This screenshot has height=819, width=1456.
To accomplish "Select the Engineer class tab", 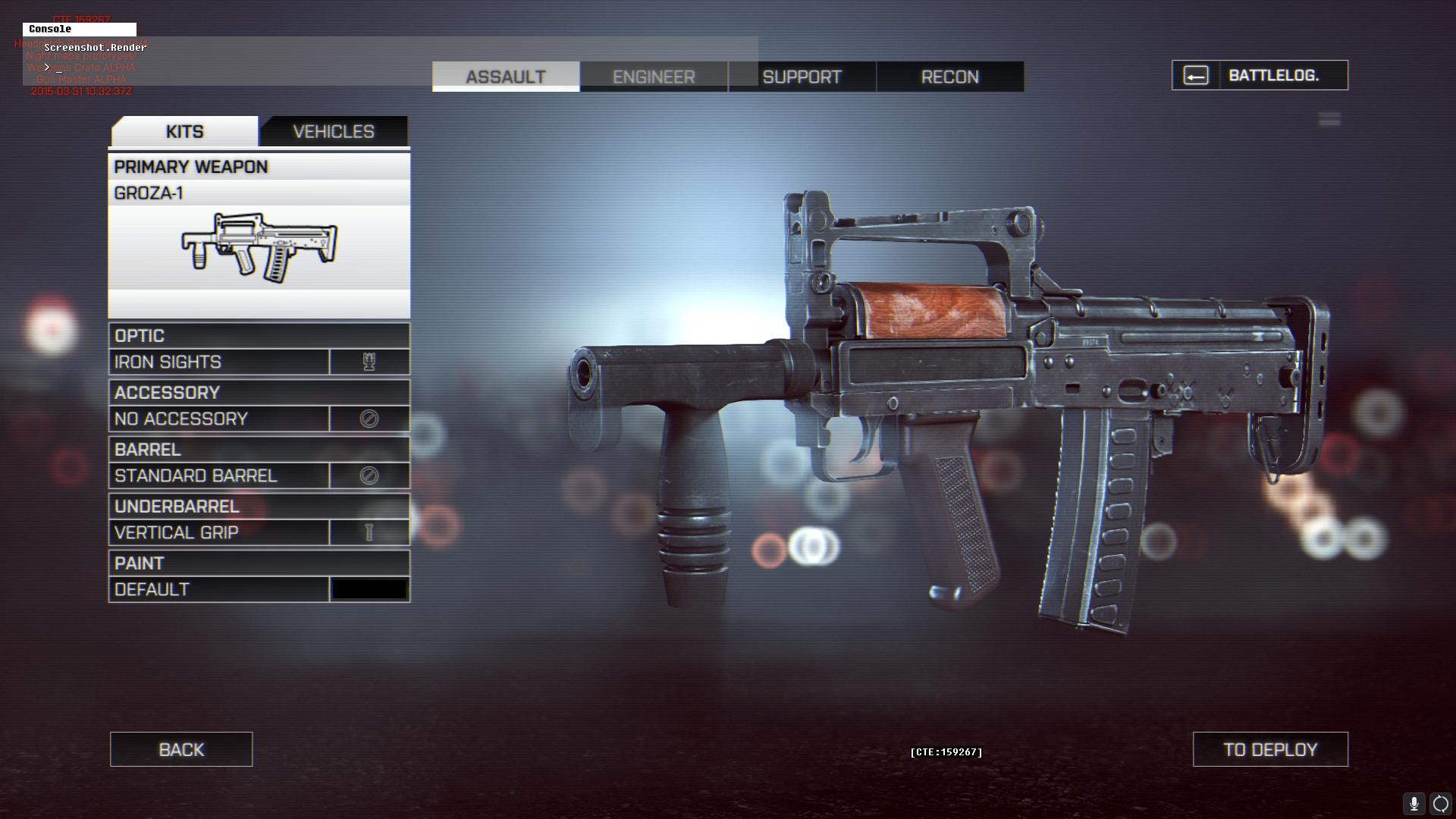I will coord(654,77).
